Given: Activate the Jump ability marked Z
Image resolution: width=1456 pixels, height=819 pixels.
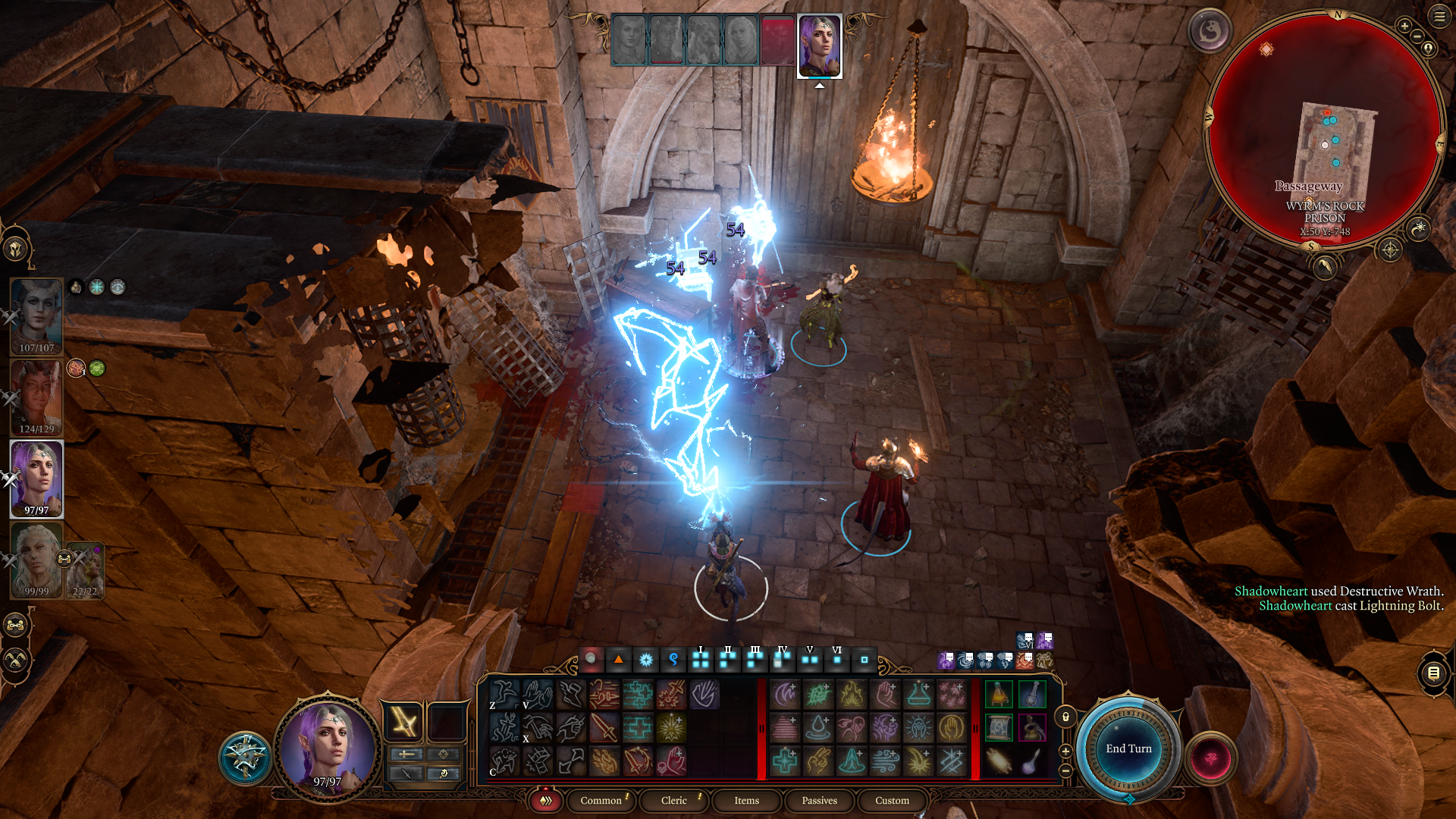Looking at the screenshot, I should click(504, 694).
